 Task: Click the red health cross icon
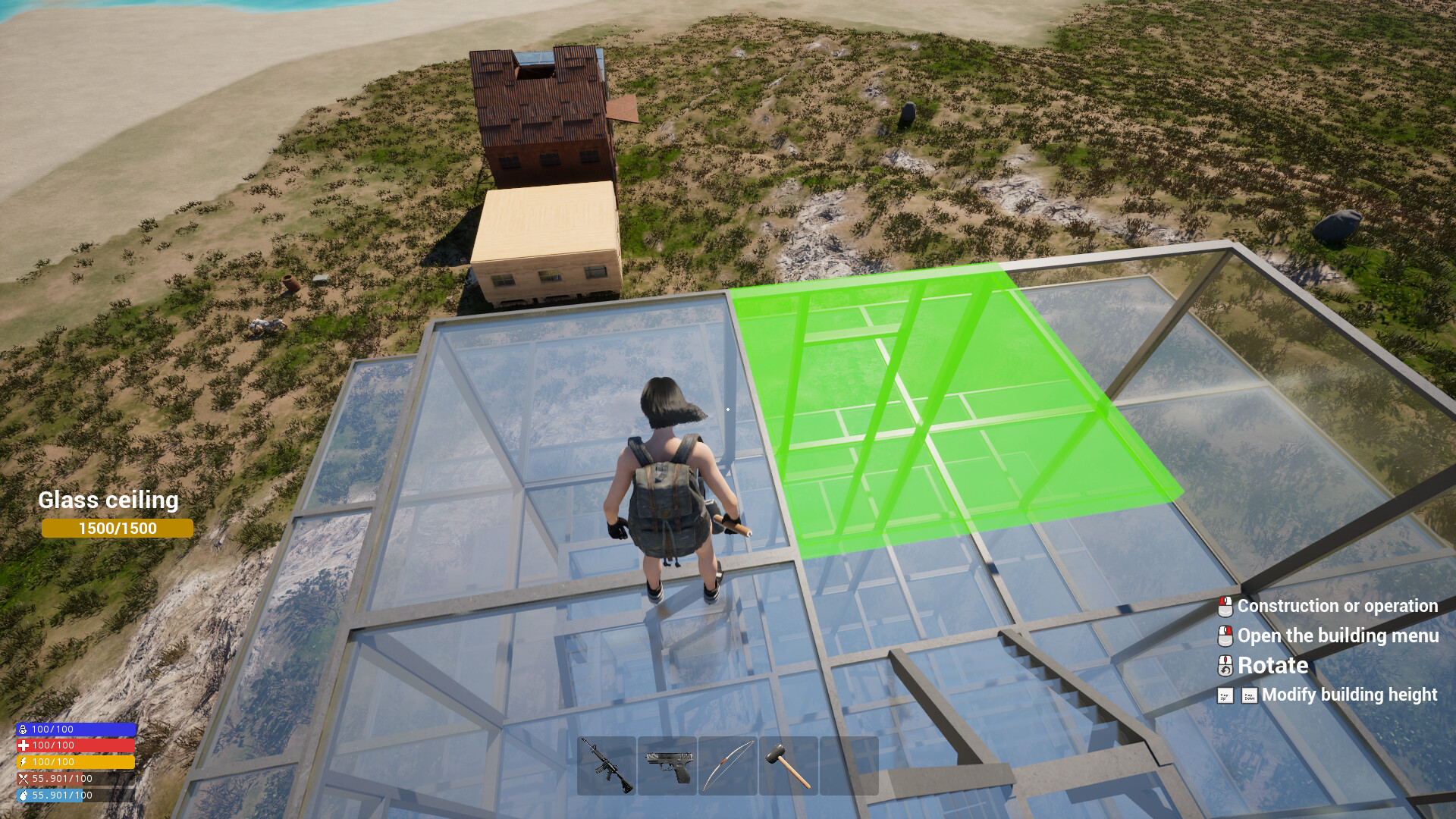(23, 745)
